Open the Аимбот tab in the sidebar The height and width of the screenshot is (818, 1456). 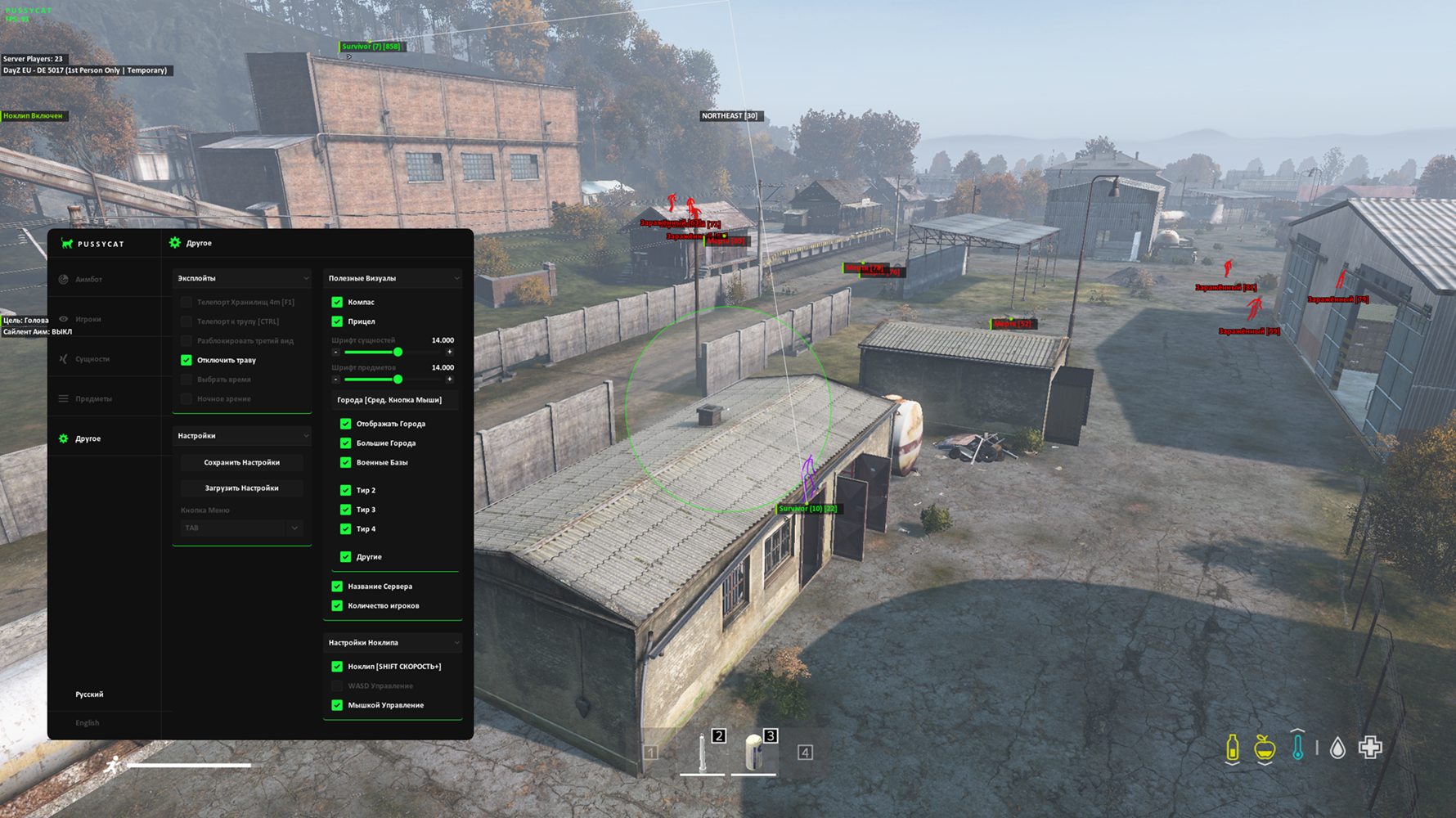[x=88, y=280]
